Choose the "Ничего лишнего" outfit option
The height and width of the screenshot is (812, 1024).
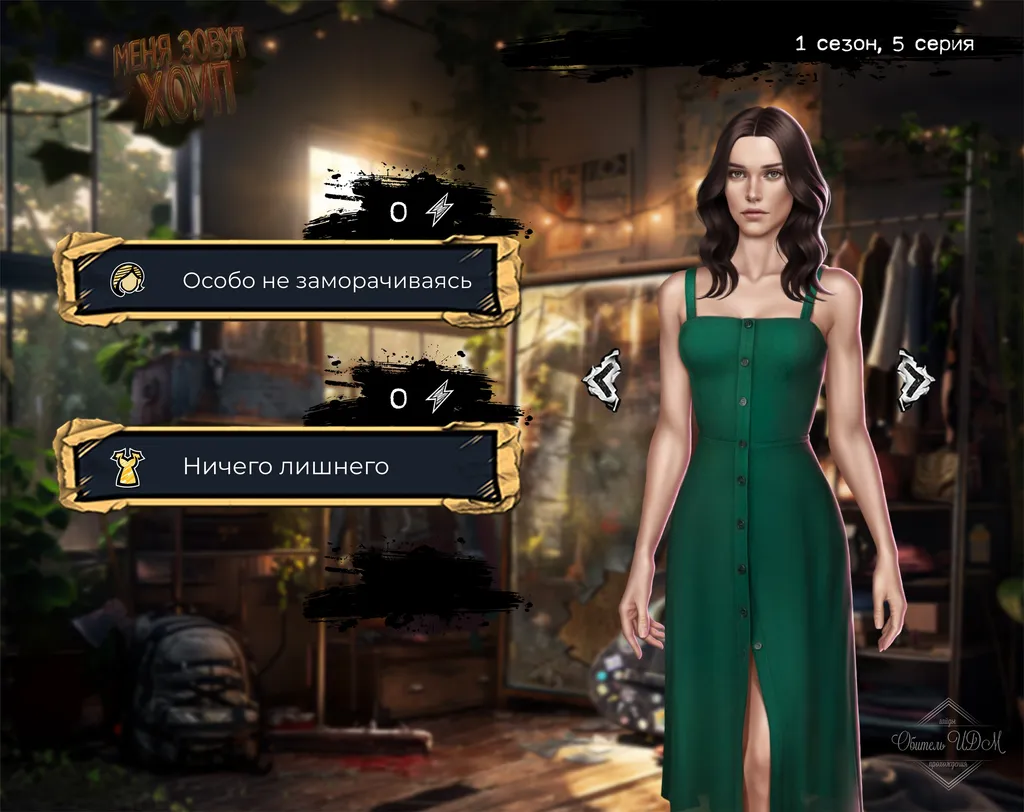click(288, 466)
